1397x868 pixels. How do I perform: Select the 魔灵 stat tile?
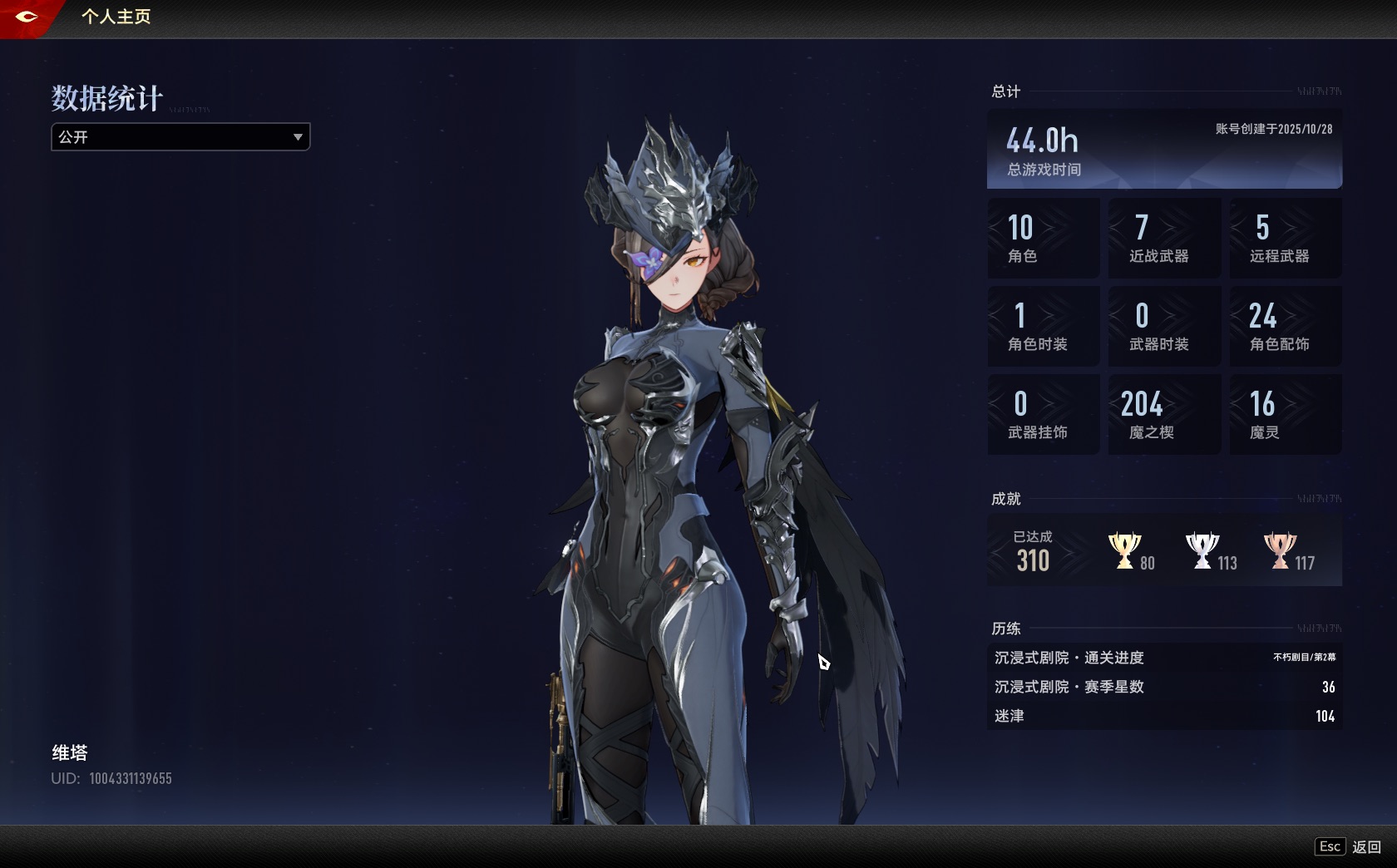[x=1285, y=414]
